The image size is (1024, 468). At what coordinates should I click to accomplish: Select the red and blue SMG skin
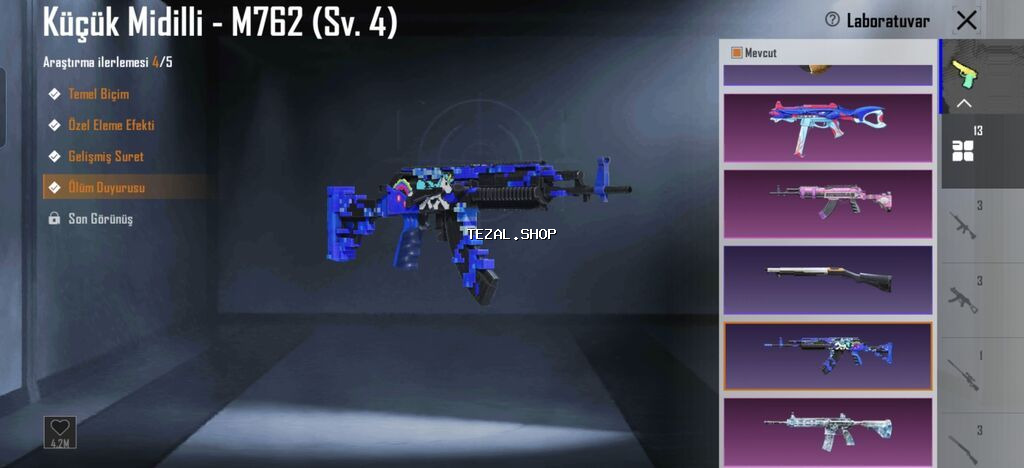click(827, 128)
